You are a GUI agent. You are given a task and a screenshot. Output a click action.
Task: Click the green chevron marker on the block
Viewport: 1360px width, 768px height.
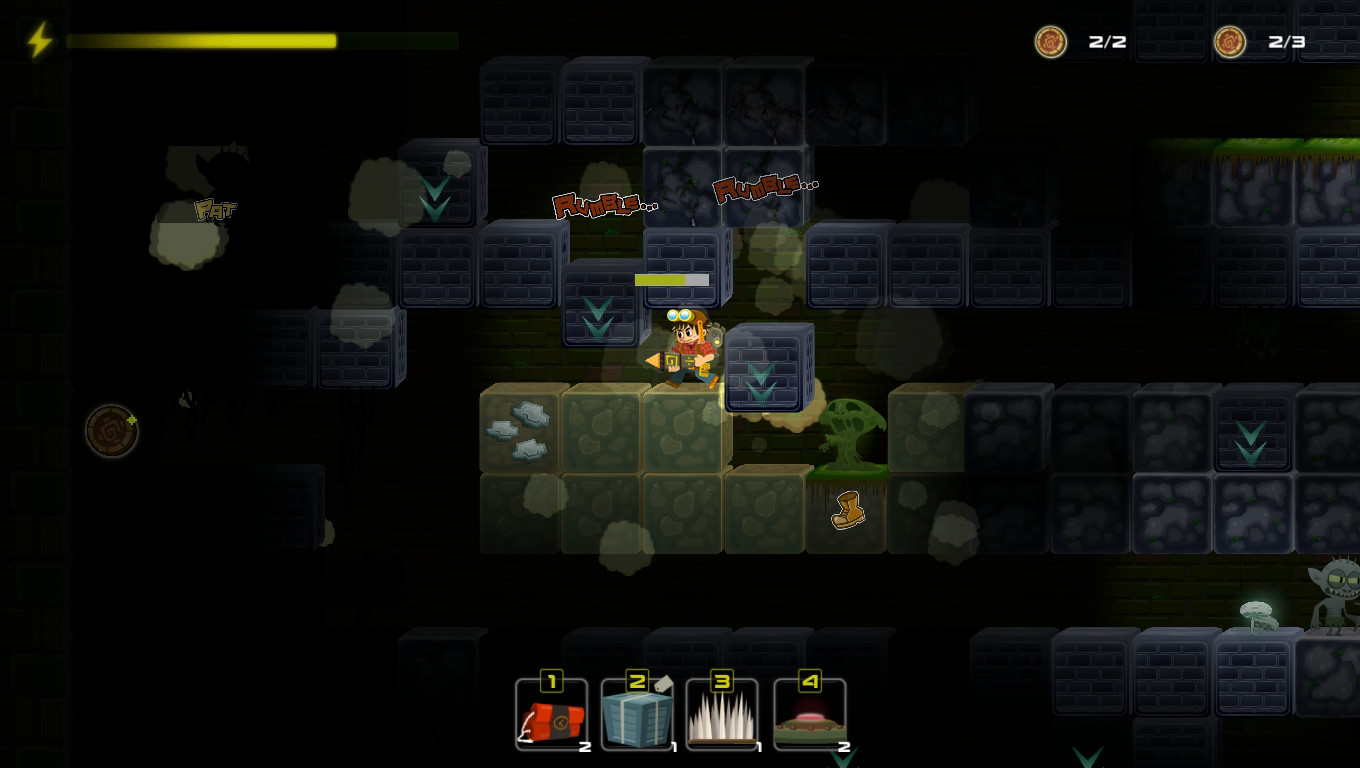coord(596,316)
